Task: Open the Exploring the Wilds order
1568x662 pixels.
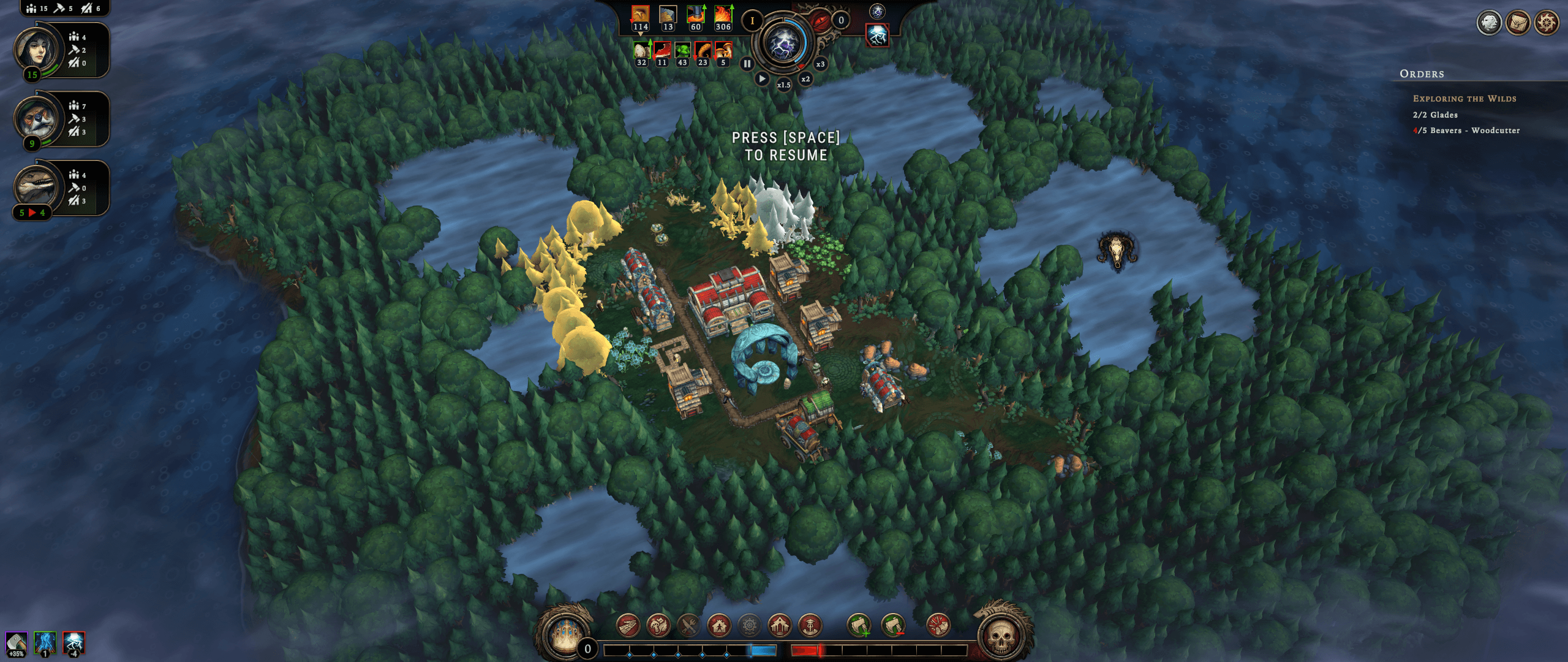Action: point(1464,99)
